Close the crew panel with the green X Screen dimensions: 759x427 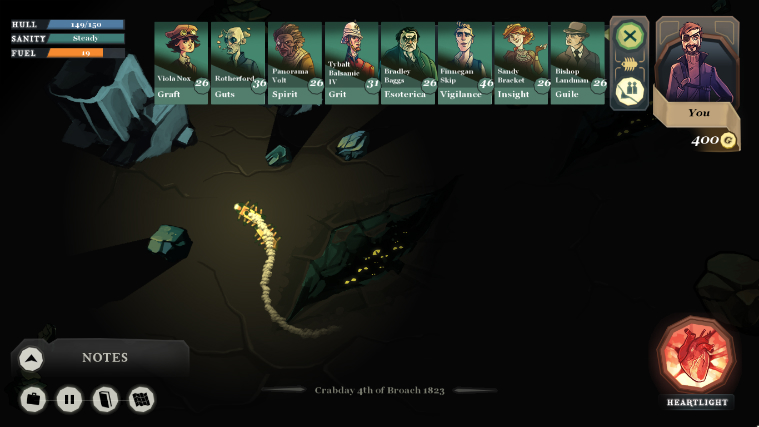629,37
